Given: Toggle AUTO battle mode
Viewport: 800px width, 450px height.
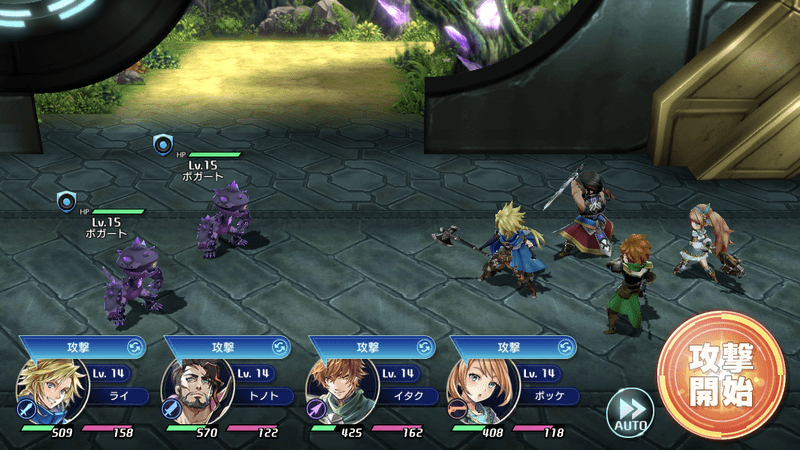Looking at the screenshot, I should tap(630, 410).
